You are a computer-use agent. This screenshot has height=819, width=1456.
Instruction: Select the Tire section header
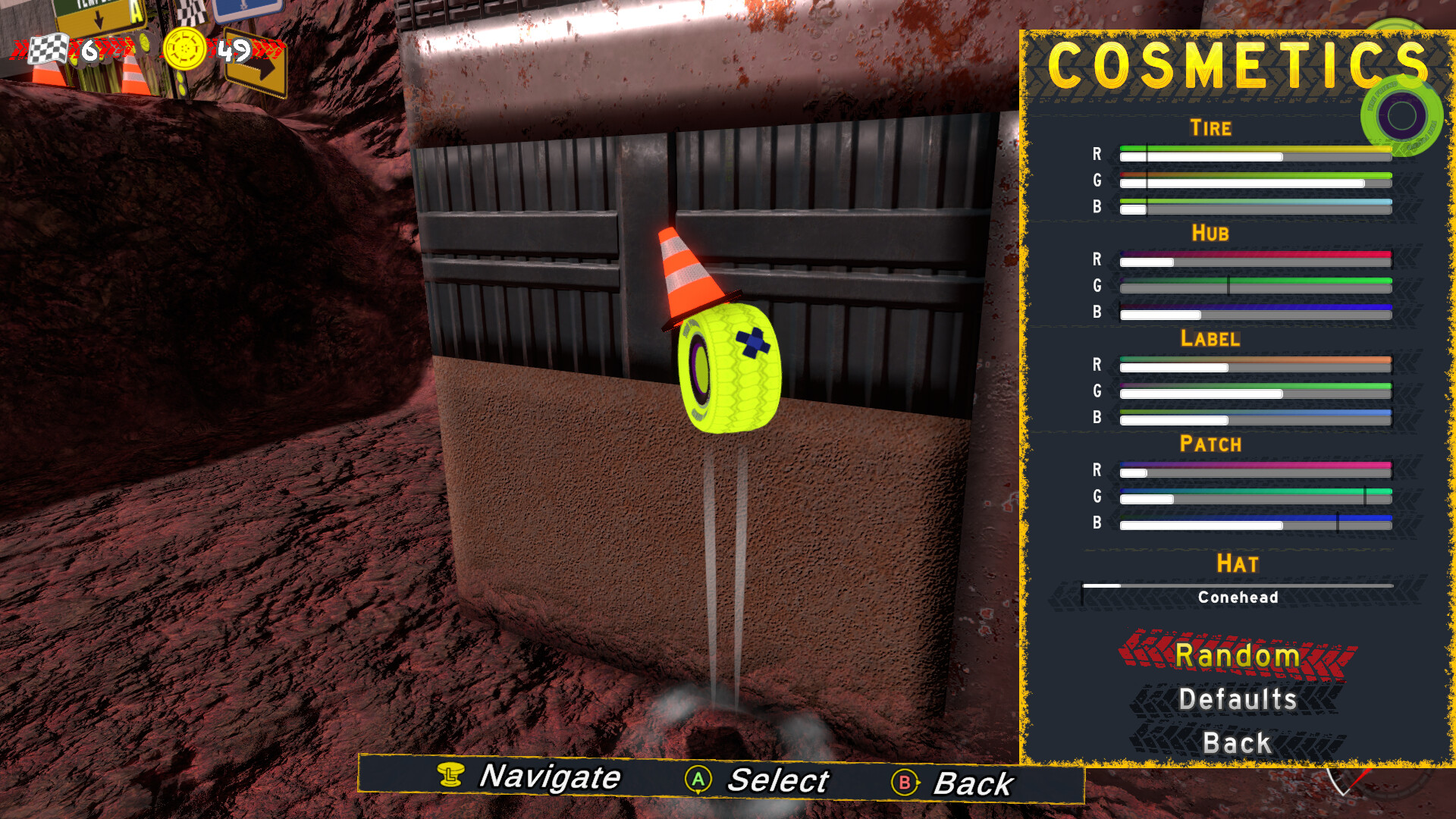[x=1211, y=127]
